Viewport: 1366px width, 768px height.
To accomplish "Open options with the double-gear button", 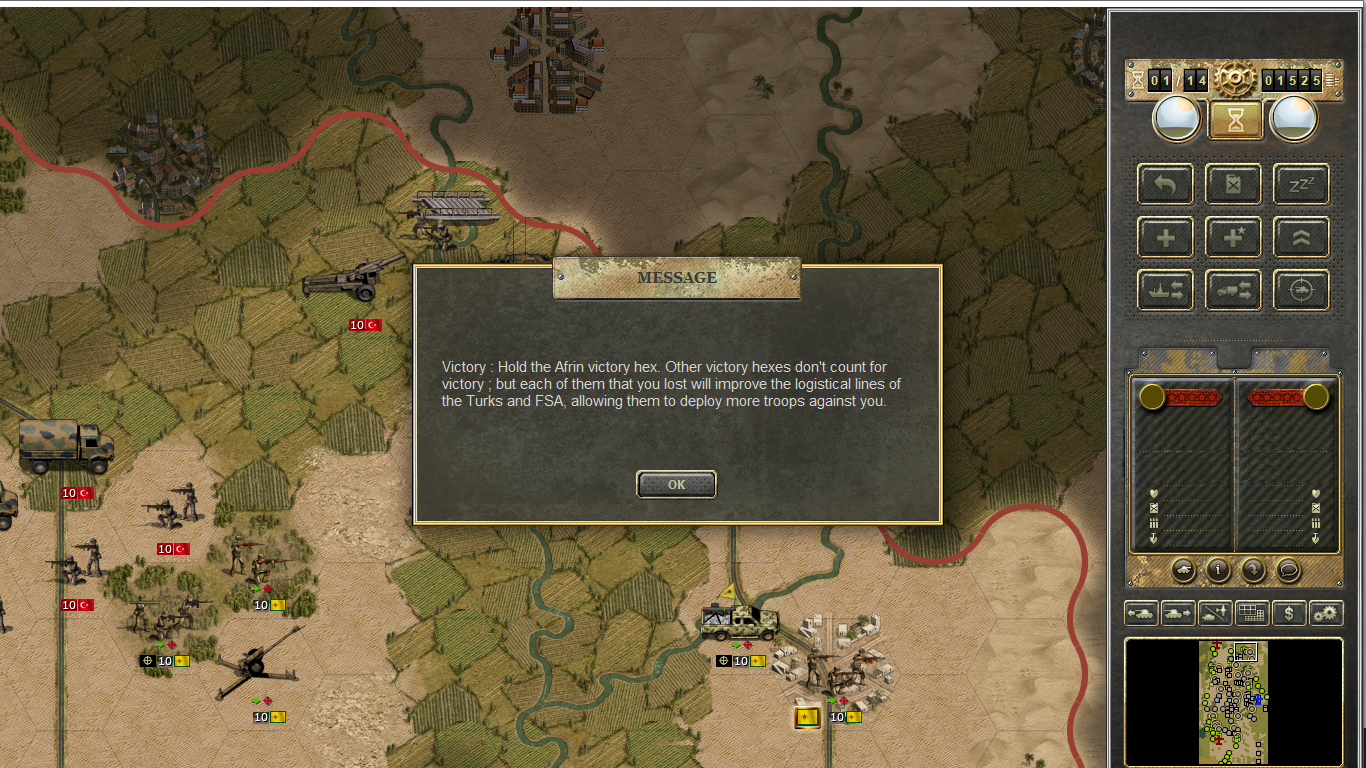I will click(1326, 613).
